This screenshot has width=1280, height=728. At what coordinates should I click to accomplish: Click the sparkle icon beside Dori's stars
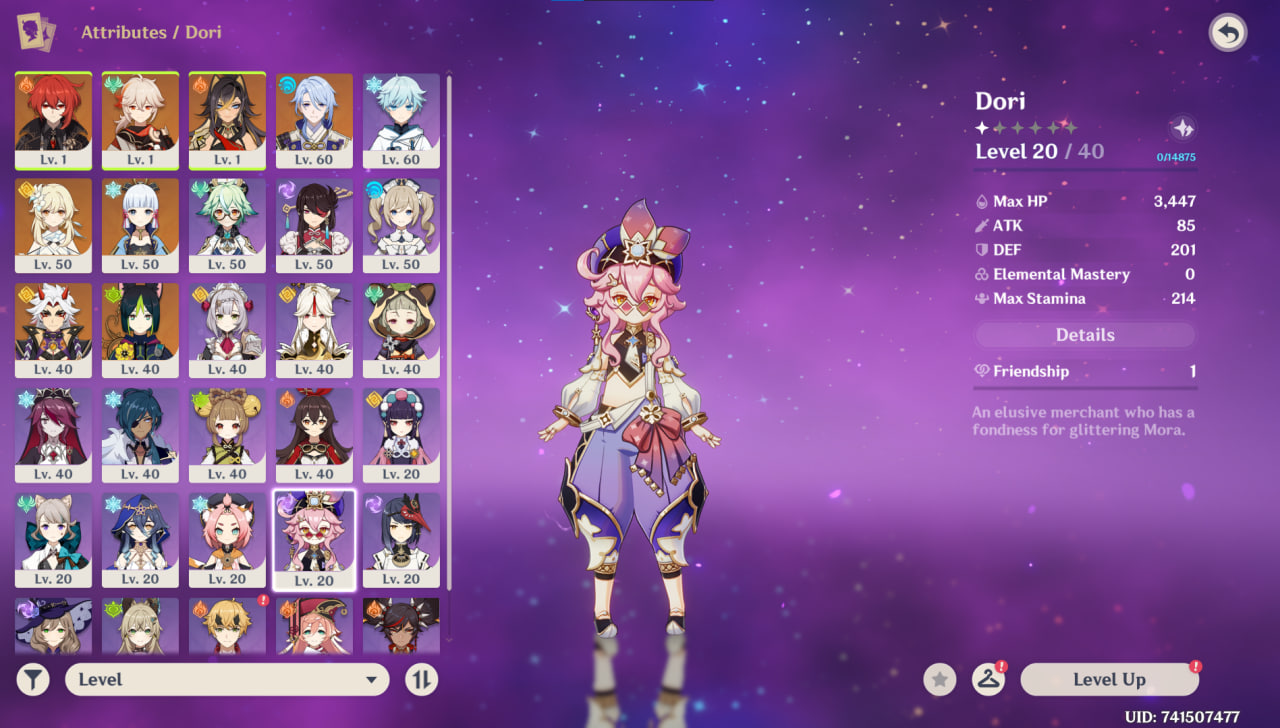1182,128
